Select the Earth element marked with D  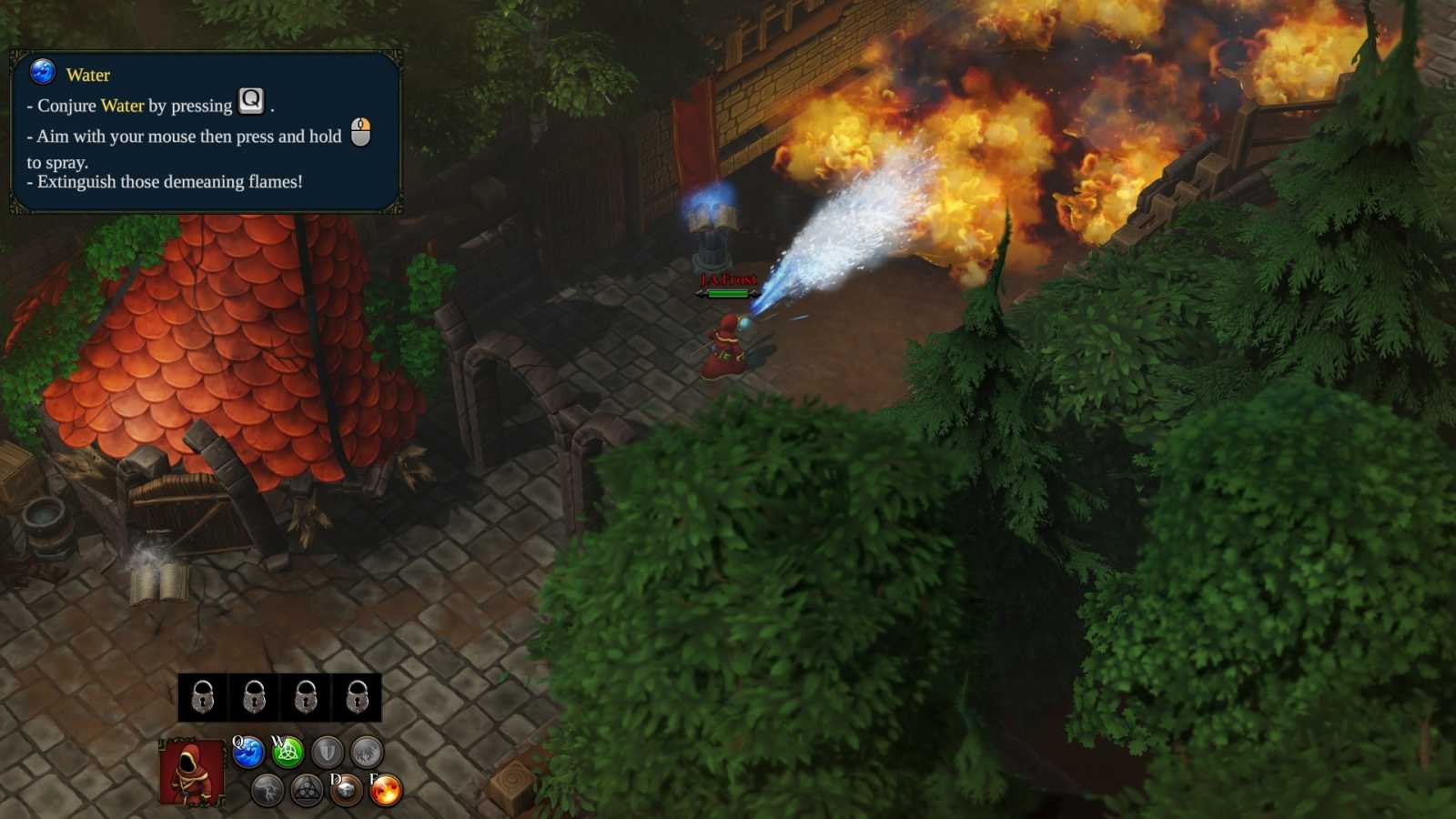tap(346, 791)
